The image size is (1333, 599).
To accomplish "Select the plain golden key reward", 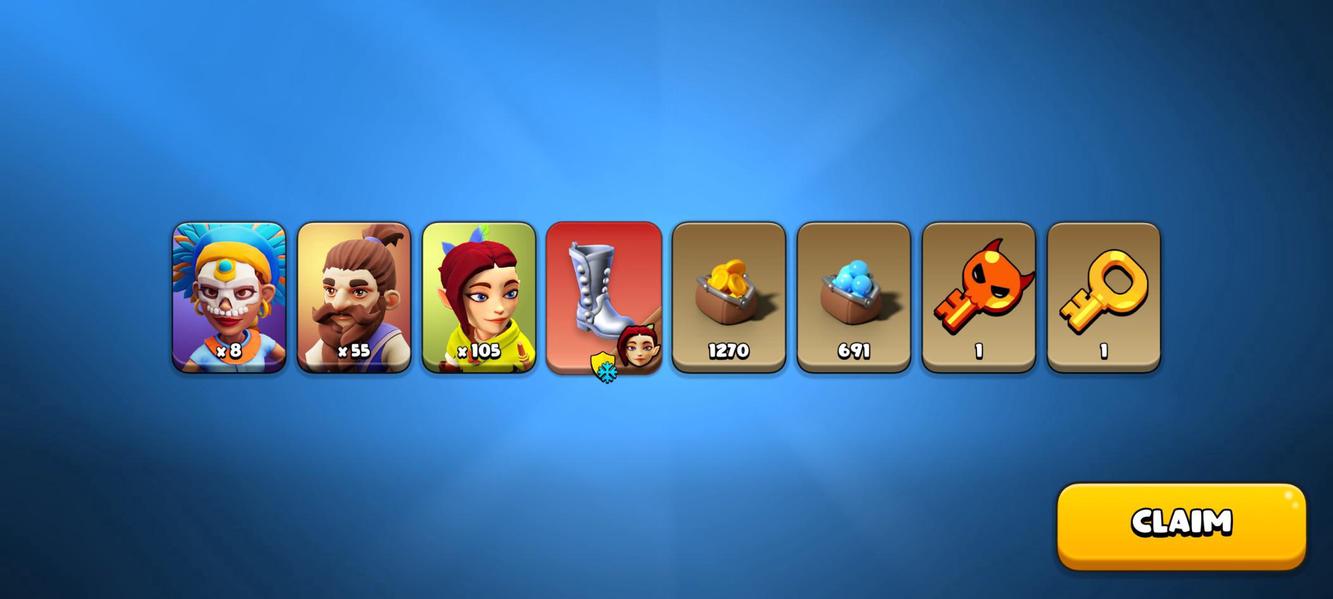I will [1104, 297].
